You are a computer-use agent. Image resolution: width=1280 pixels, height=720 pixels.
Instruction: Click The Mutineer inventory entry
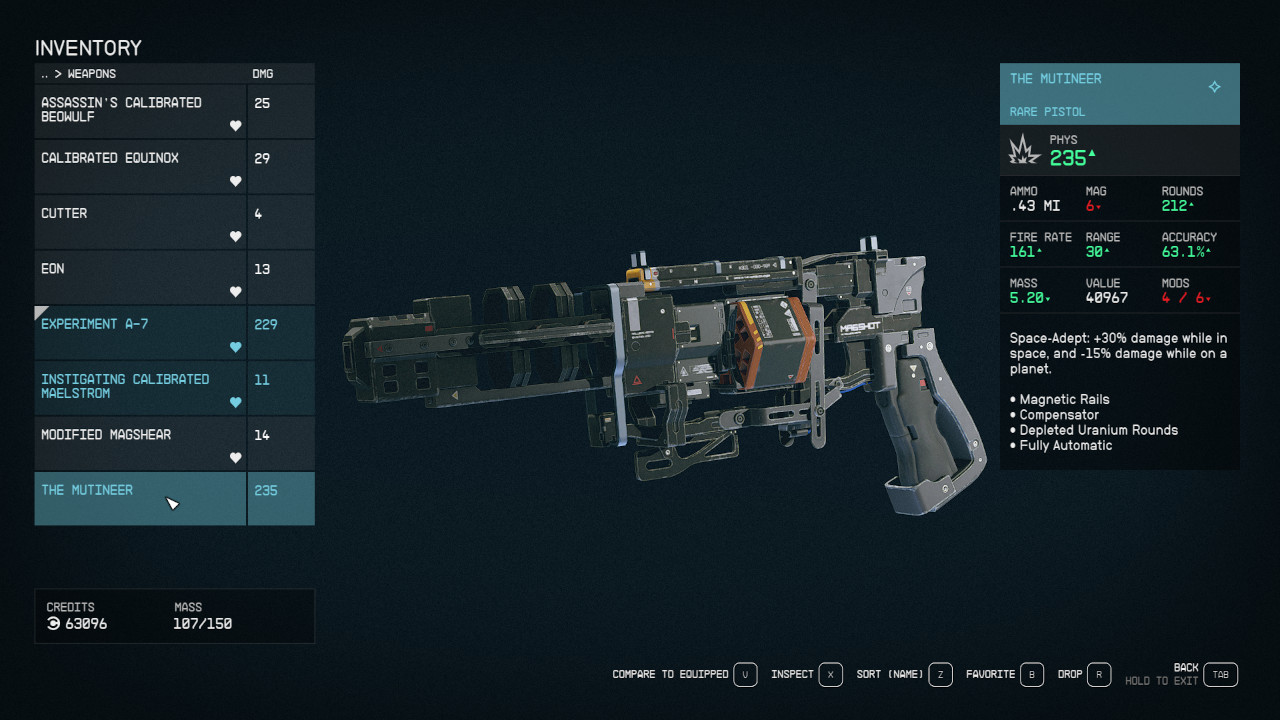(140, 498)
